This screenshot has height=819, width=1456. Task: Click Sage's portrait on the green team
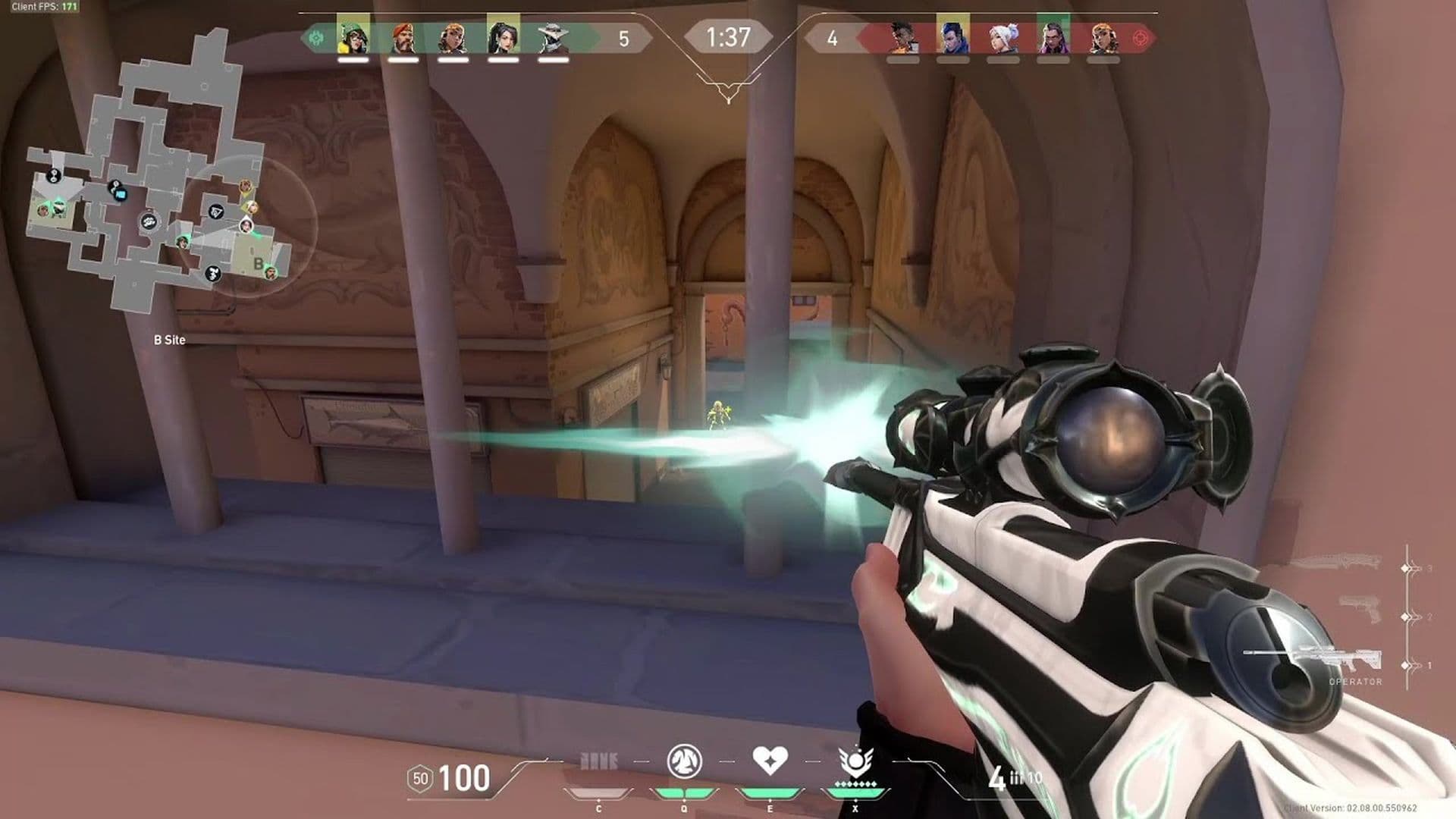pos(503,36)
